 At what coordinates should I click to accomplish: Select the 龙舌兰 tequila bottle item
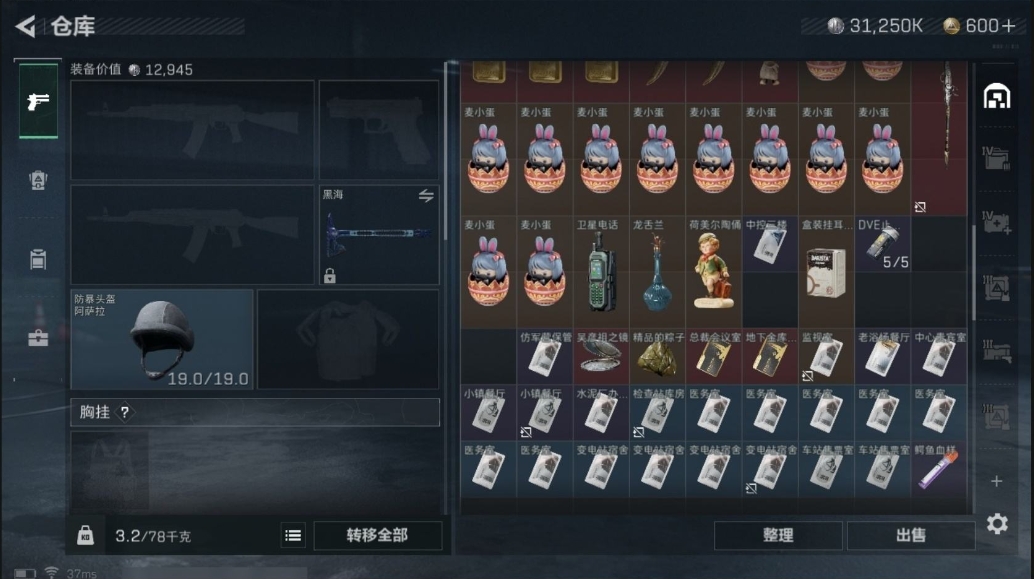tap(657, 272)
